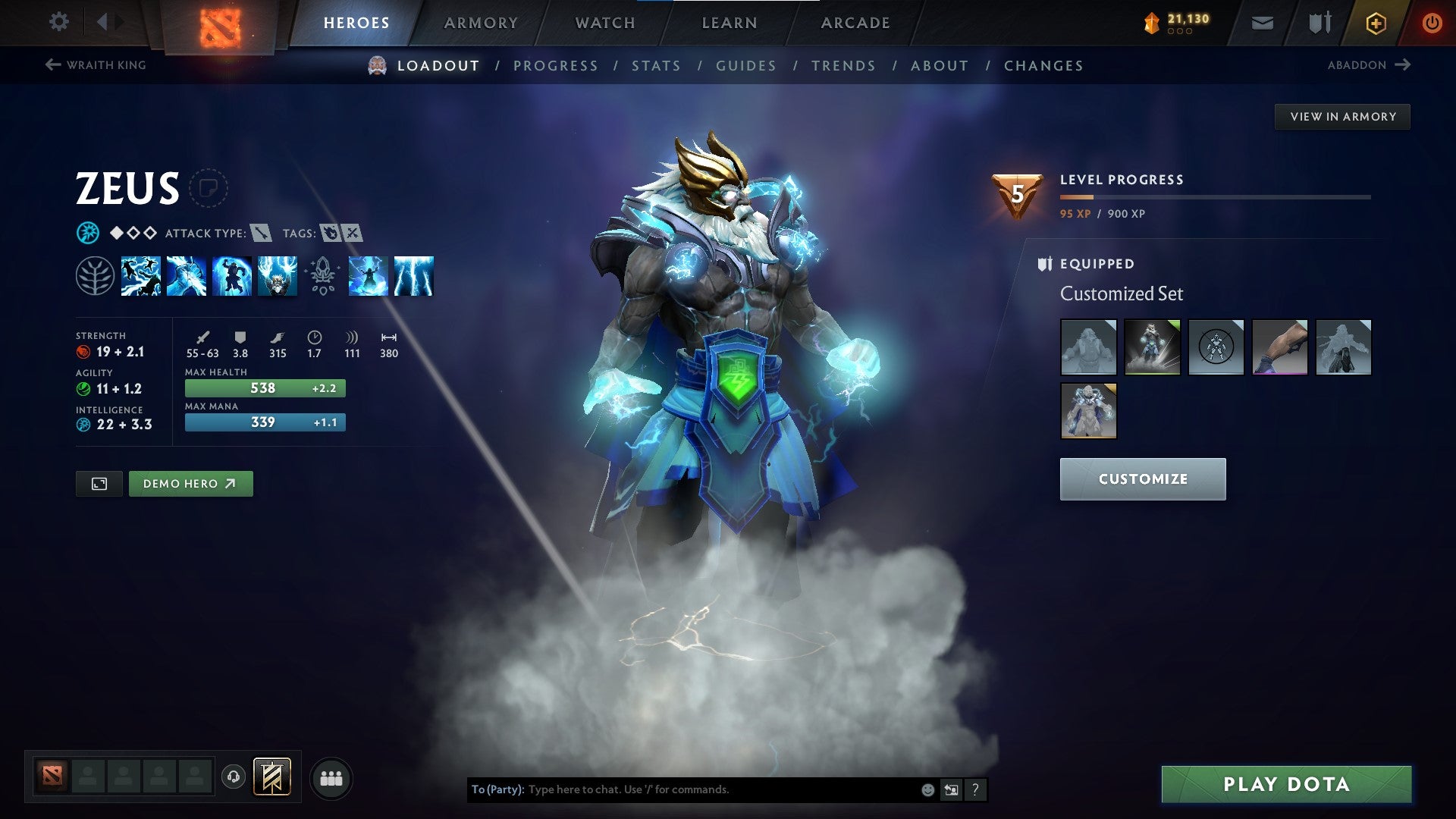Open the ARMORY menu

point(481,22)
